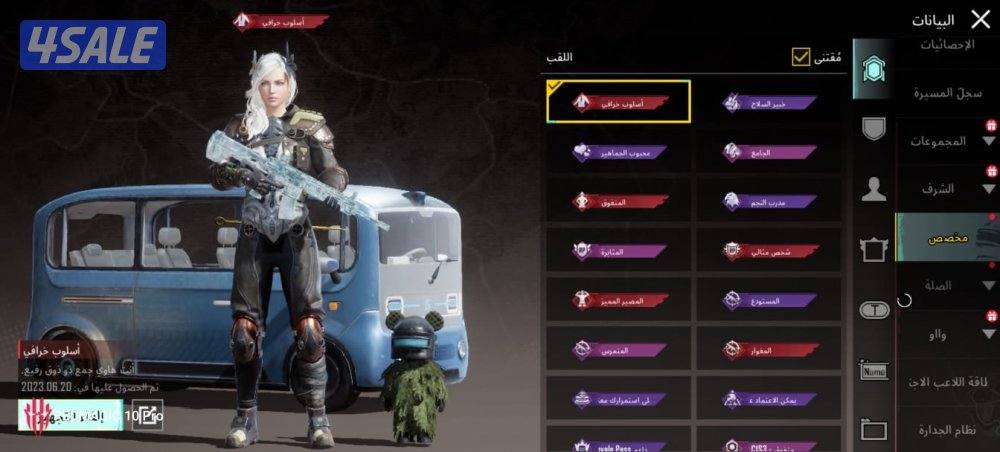
Task: Pick the المغوار title
Action: (x=769, y=349)
